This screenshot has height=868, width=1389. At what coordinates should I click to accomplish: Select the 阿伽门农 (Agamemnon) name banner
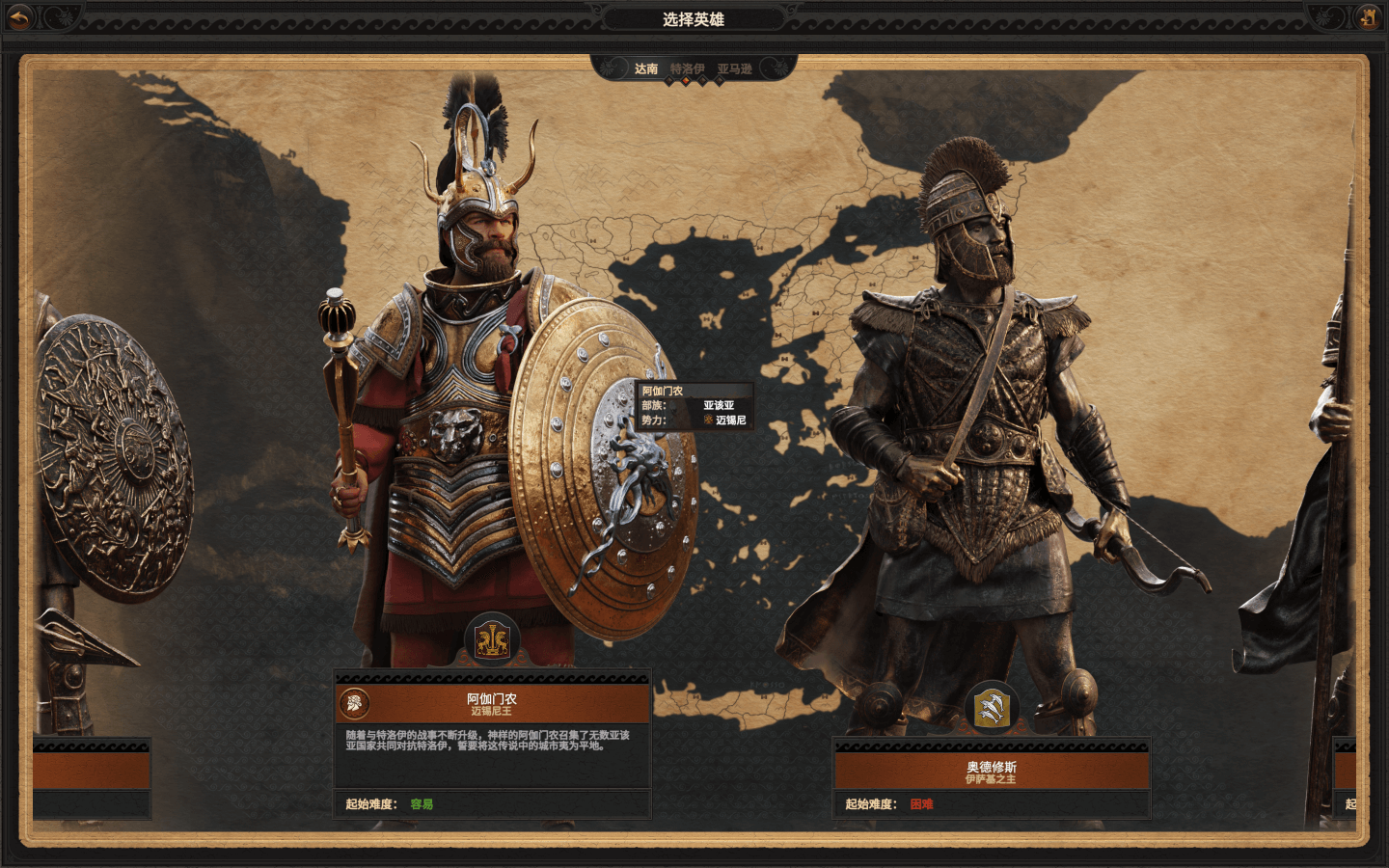point(492,704)
